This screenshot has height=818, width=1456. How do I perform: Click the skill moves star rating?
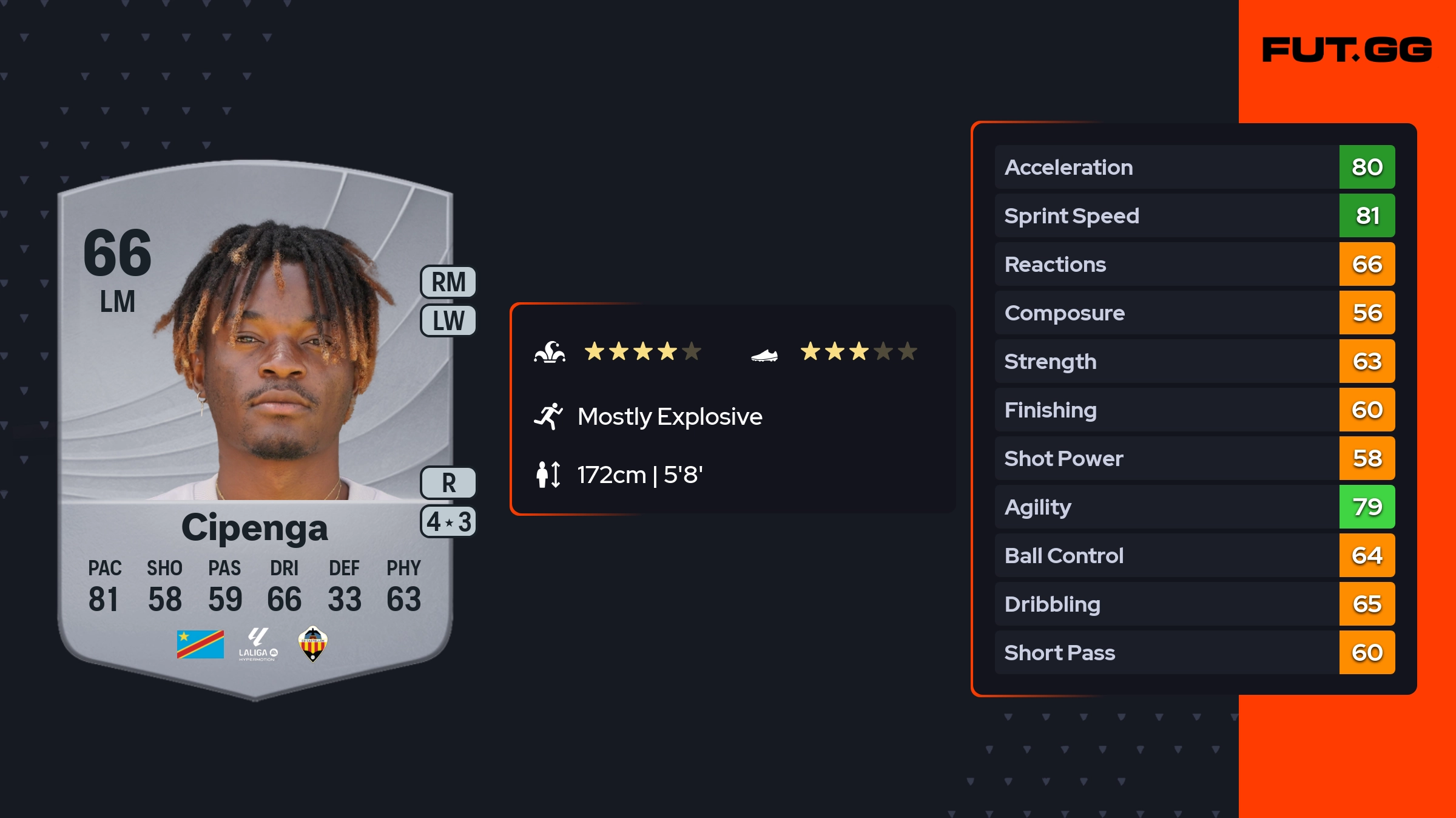coord(642,351)
